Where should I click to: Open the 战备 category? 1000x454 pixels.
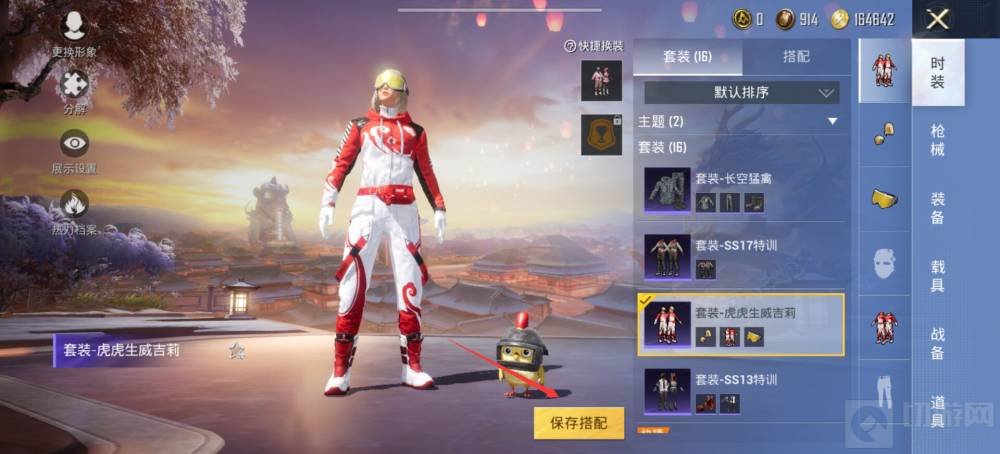point(937,343)
